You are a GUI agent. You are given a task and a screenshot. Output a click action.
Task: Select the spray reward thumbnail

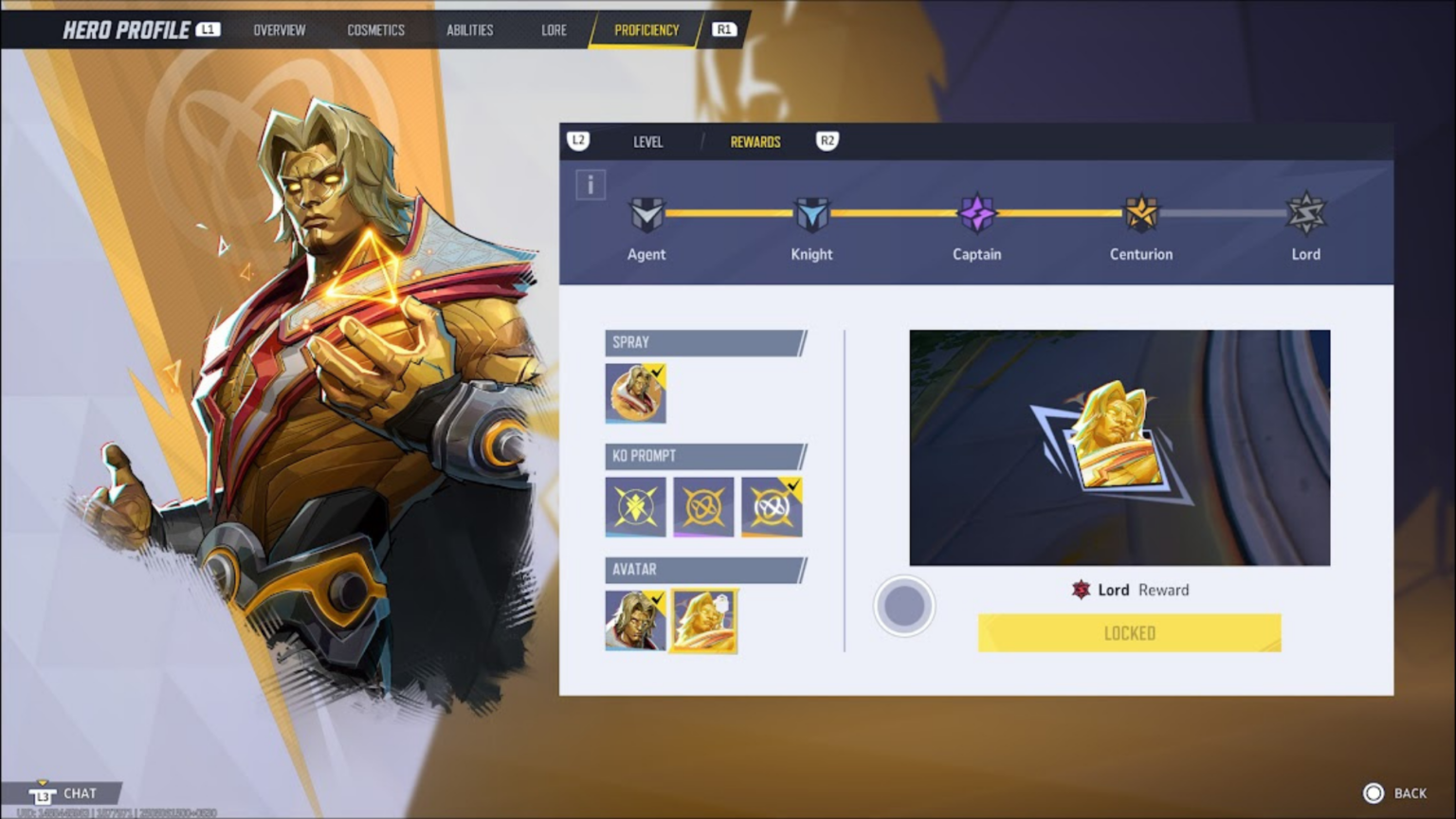click(x=635, y=392)
